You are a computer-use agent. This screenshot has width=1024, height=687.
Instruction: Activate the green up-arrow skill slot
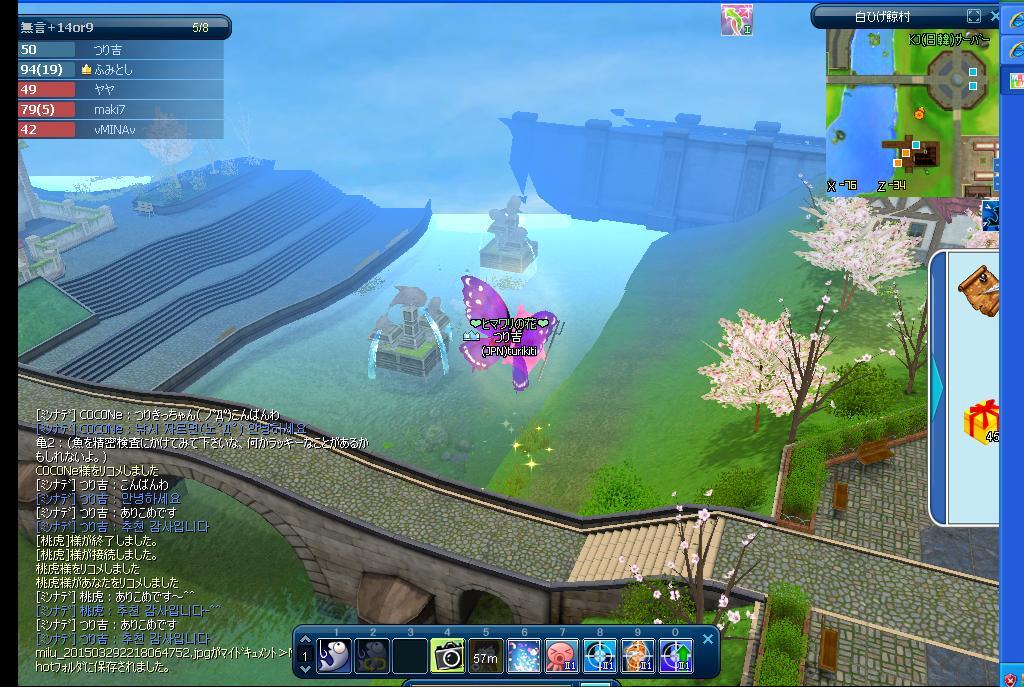pyautogui.click(x=675, y=656)
